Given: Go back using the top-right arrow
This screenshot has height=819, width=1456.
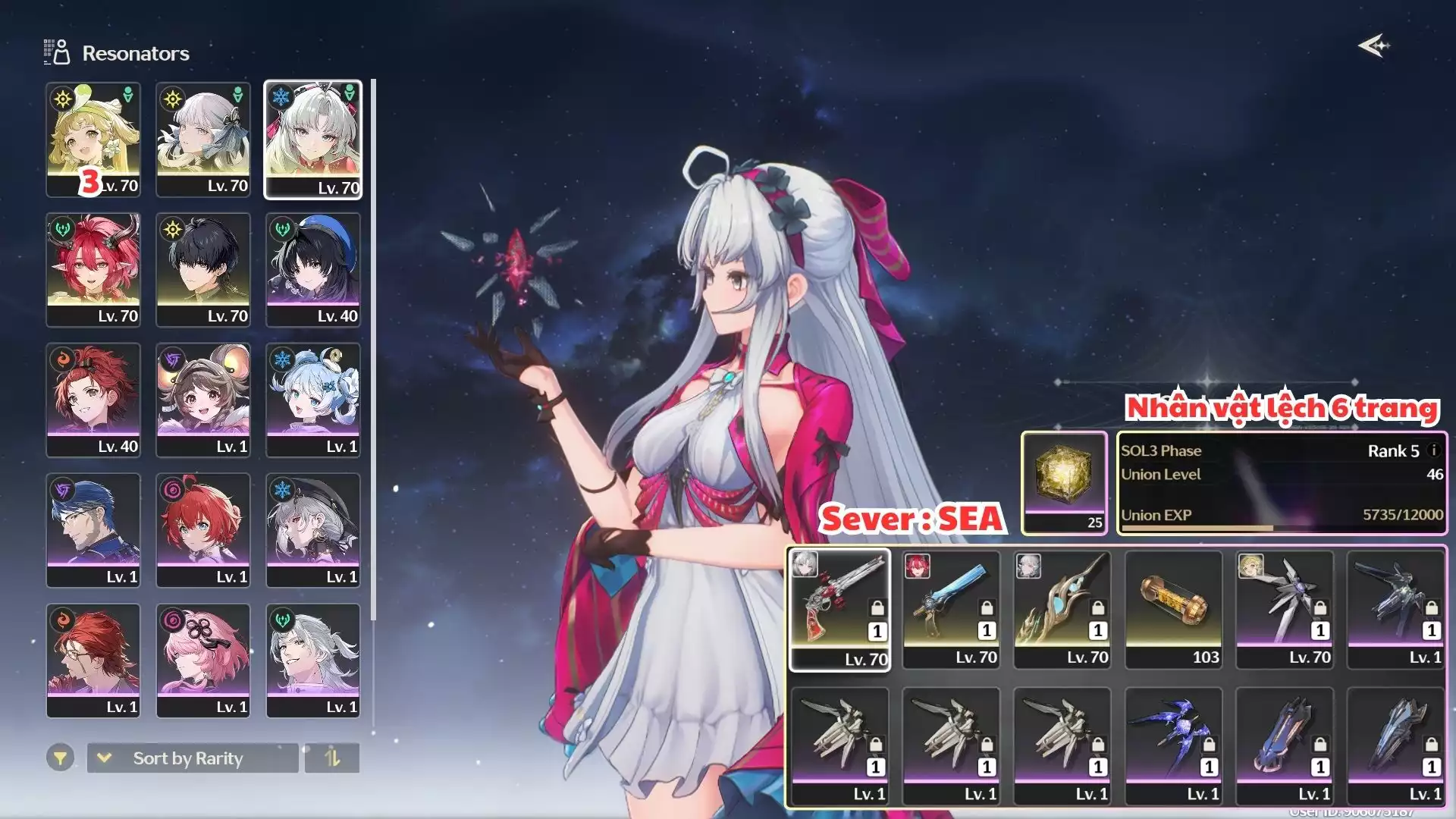Looking at the screenshot, I should [1373, 46].
